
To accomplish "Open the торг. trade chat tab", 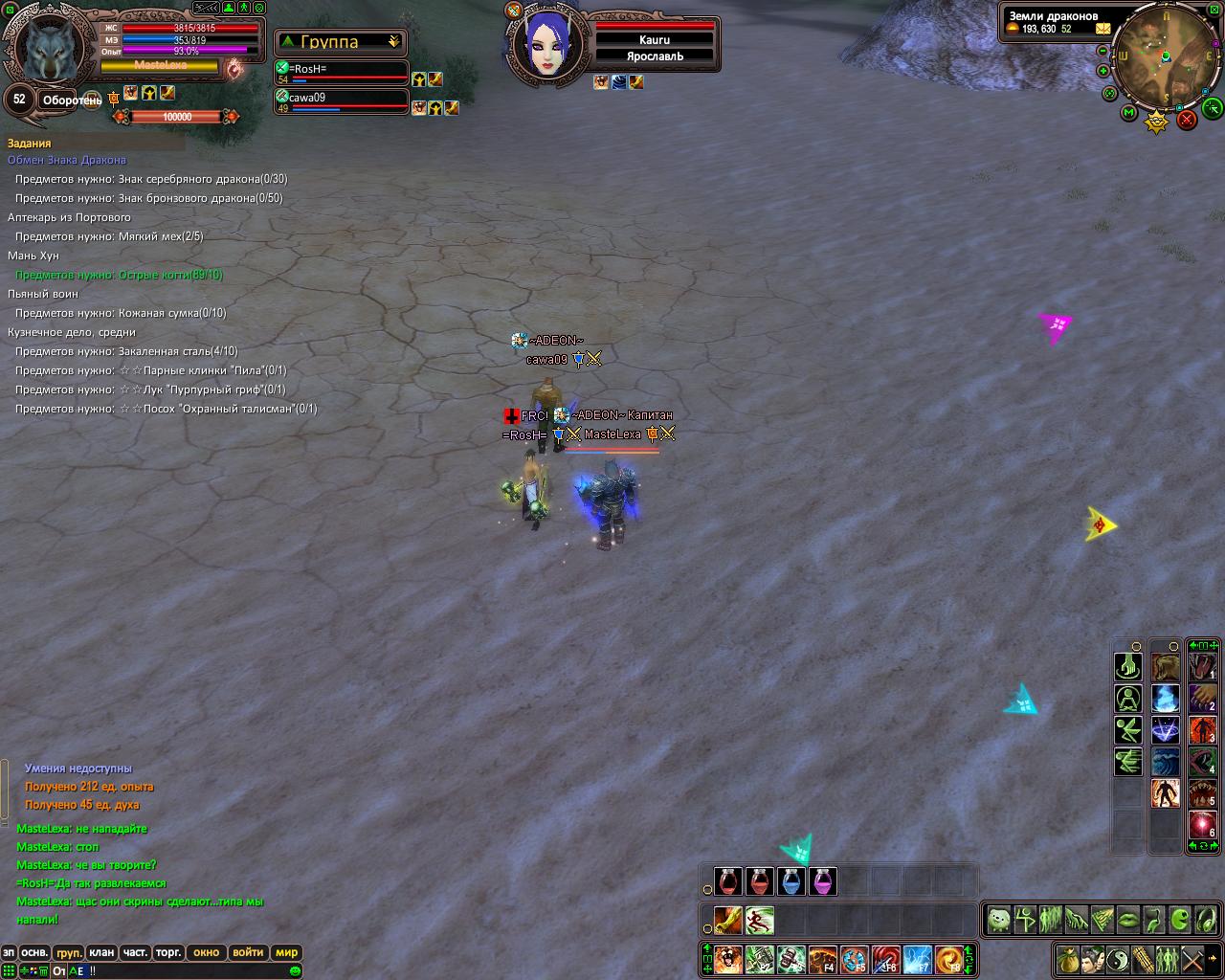I will (168, 952).
